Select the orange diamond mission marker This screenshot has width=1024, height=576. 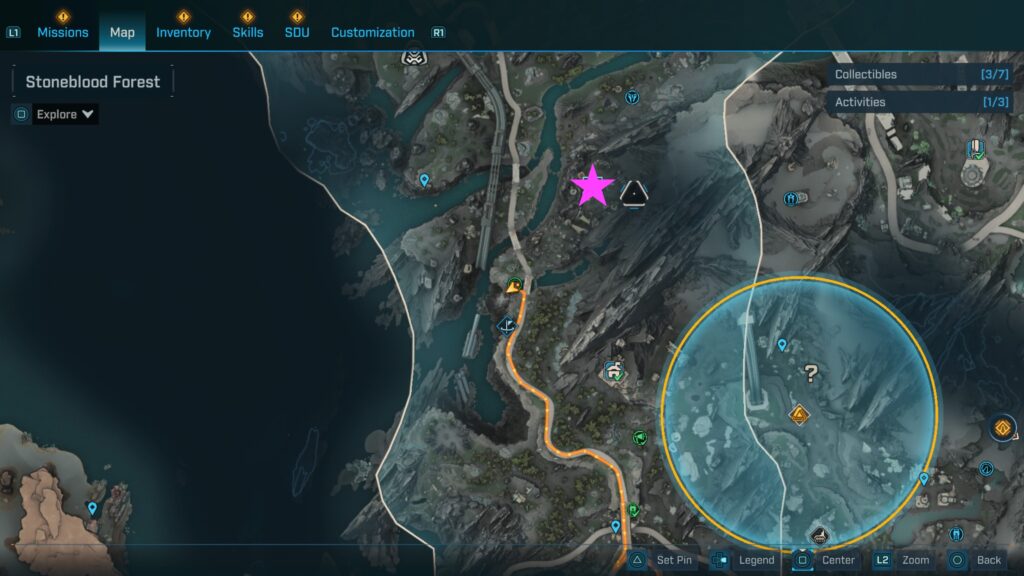[798, 414]
